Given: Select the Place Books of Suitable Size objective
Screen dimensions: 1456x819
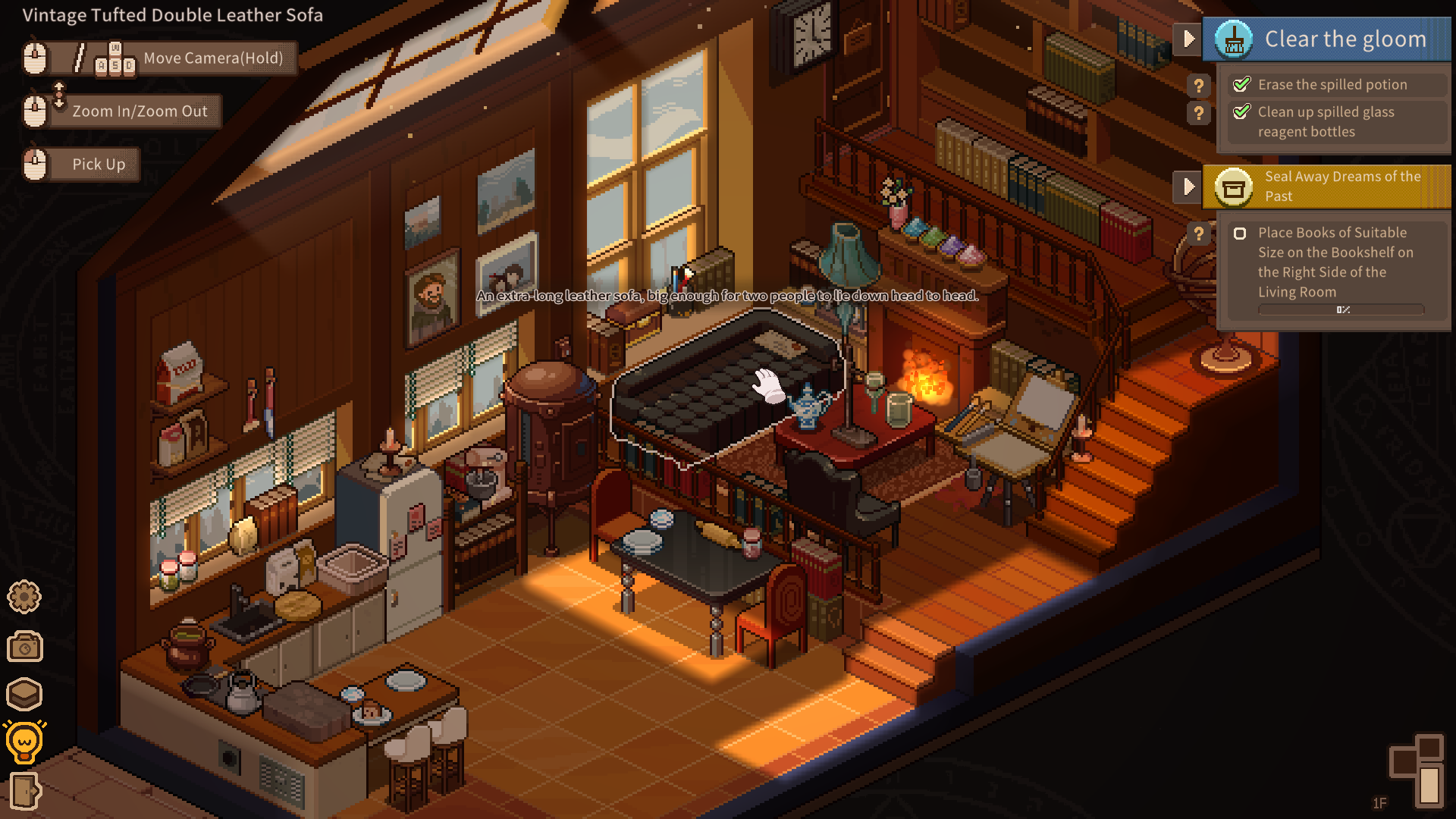Looking at the screenshot, I should pyautogui.click(x=1333, y=262).
